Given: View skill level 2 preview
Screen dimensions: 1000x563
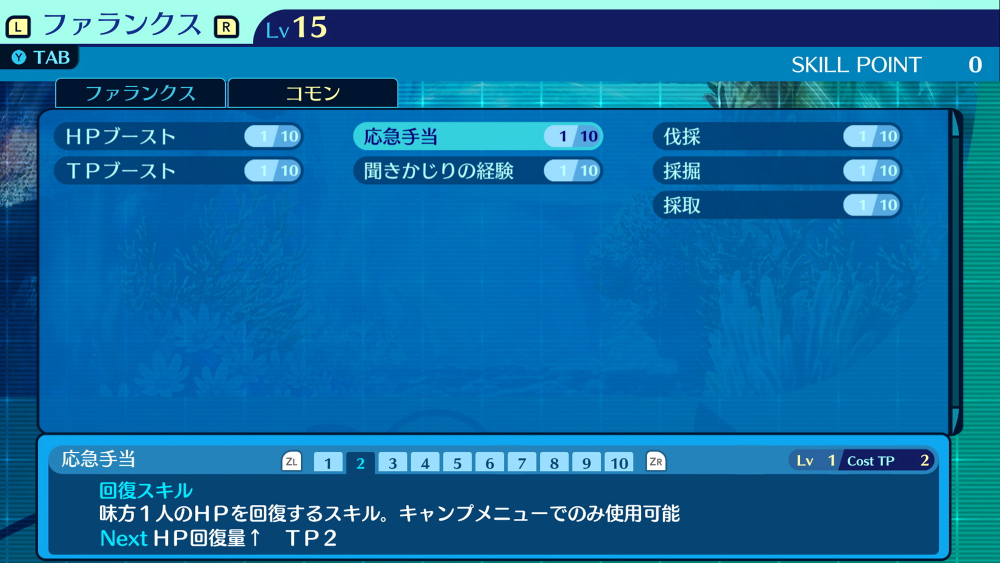Looking at the screenshot, I should pos(360,463).
